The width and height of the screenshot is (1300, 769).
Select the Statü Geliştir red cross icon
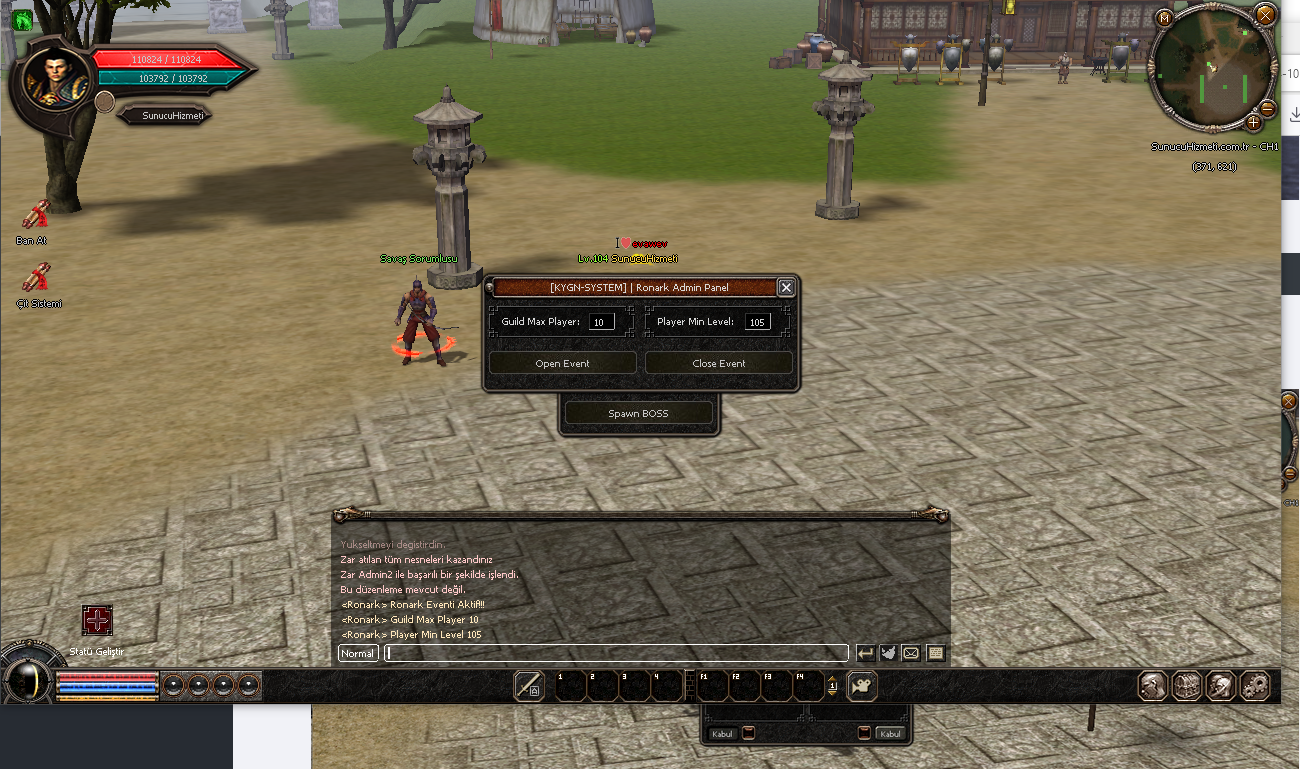[x=97, y=620]
